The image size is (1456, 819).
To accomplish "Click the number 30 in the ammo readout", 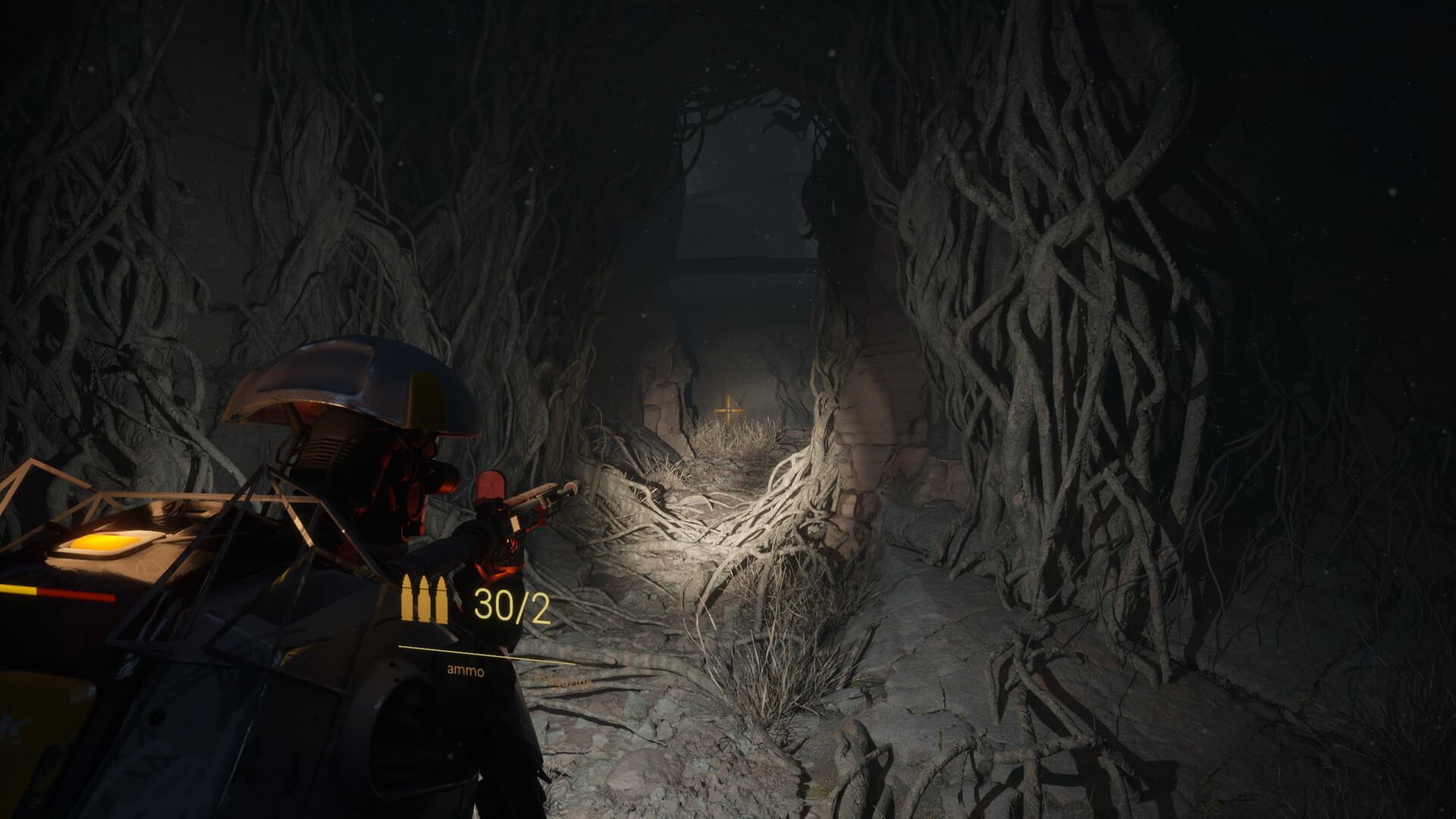I will [x=493, y=604].
